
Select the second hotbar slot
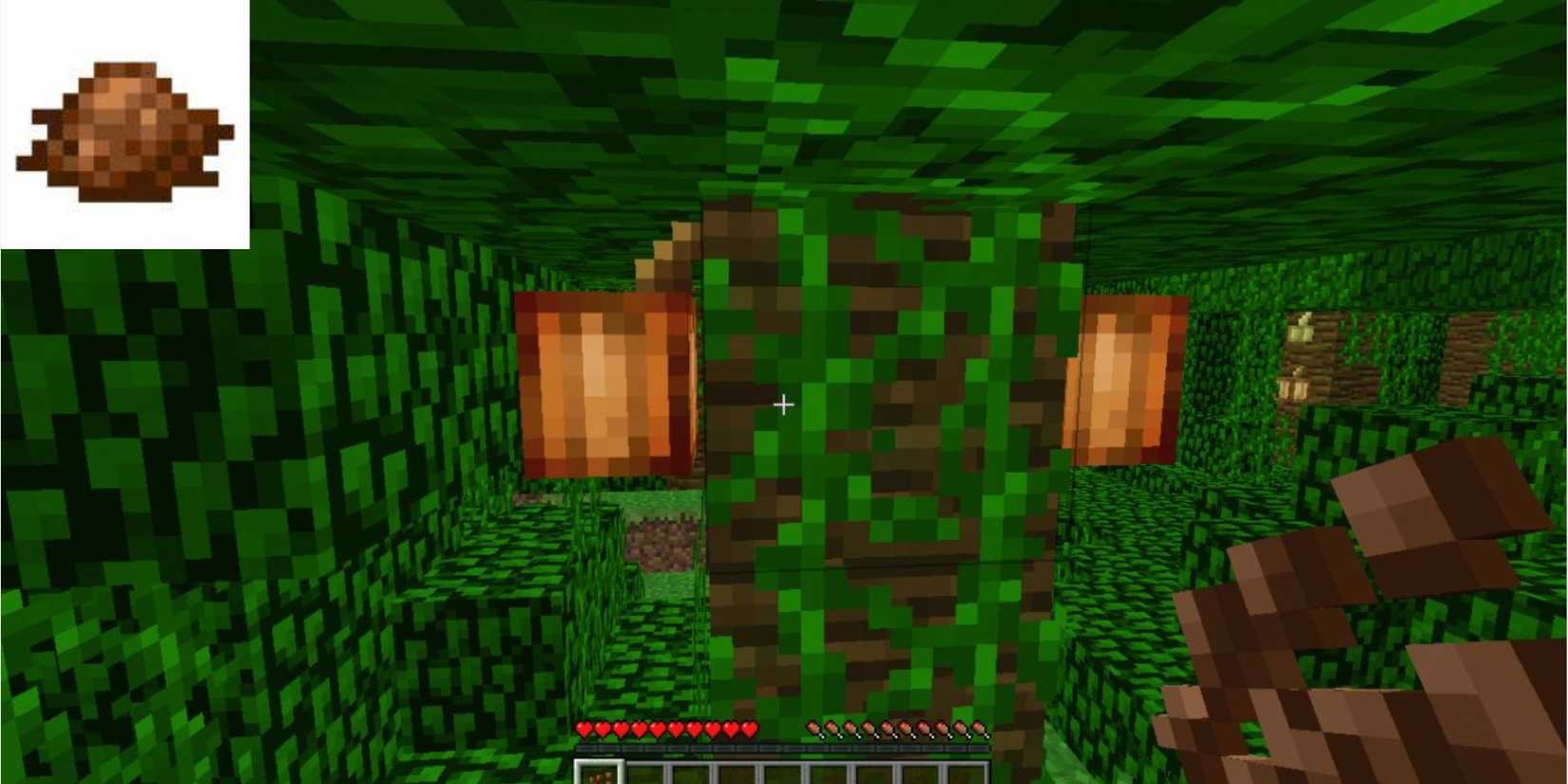point(644,773)
